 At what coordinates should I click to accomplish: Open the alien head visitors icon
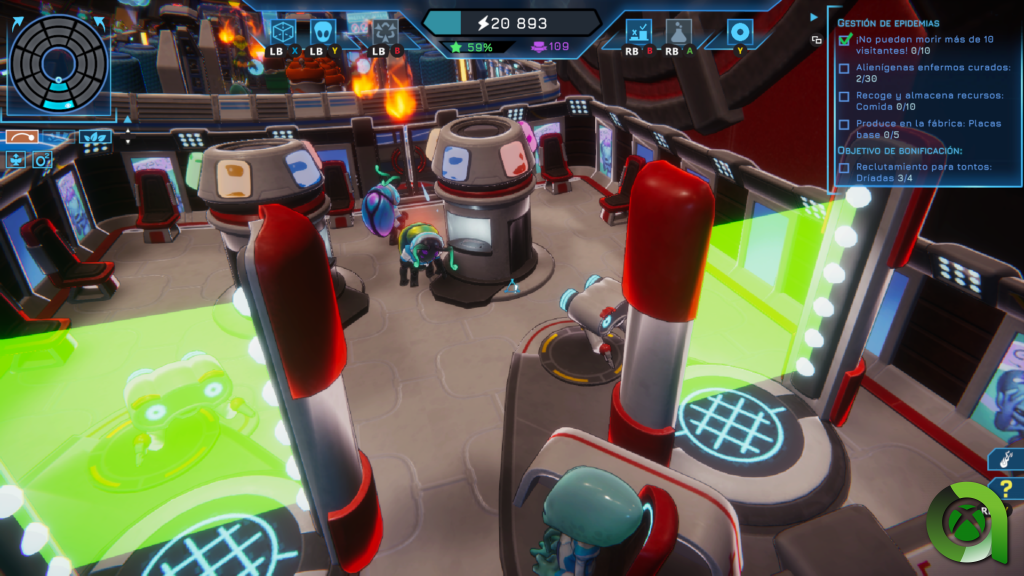click(323, 32)
